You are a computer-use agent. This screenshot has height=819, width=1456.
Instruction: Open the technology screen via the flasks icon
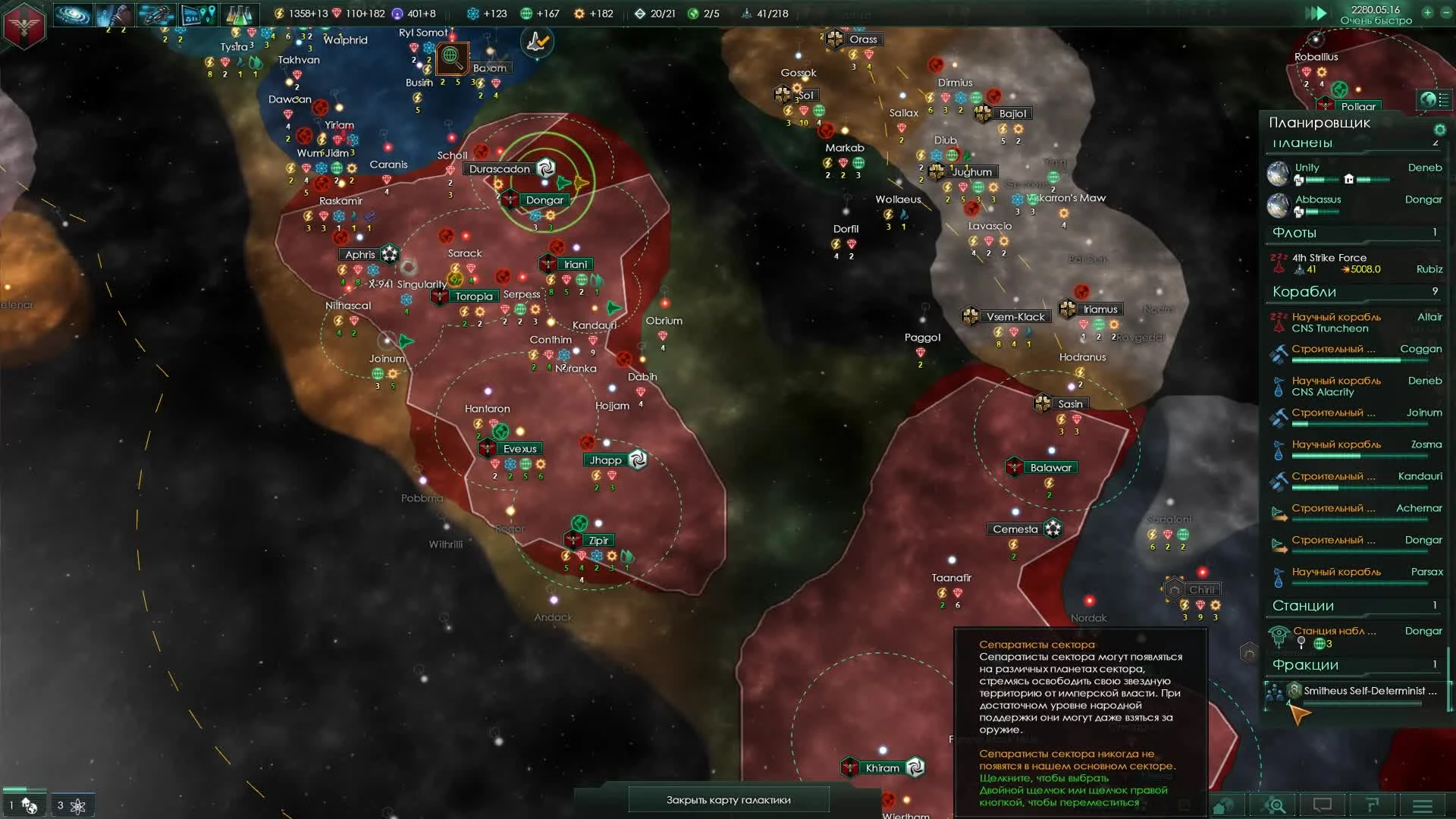[x=239, y=14]
